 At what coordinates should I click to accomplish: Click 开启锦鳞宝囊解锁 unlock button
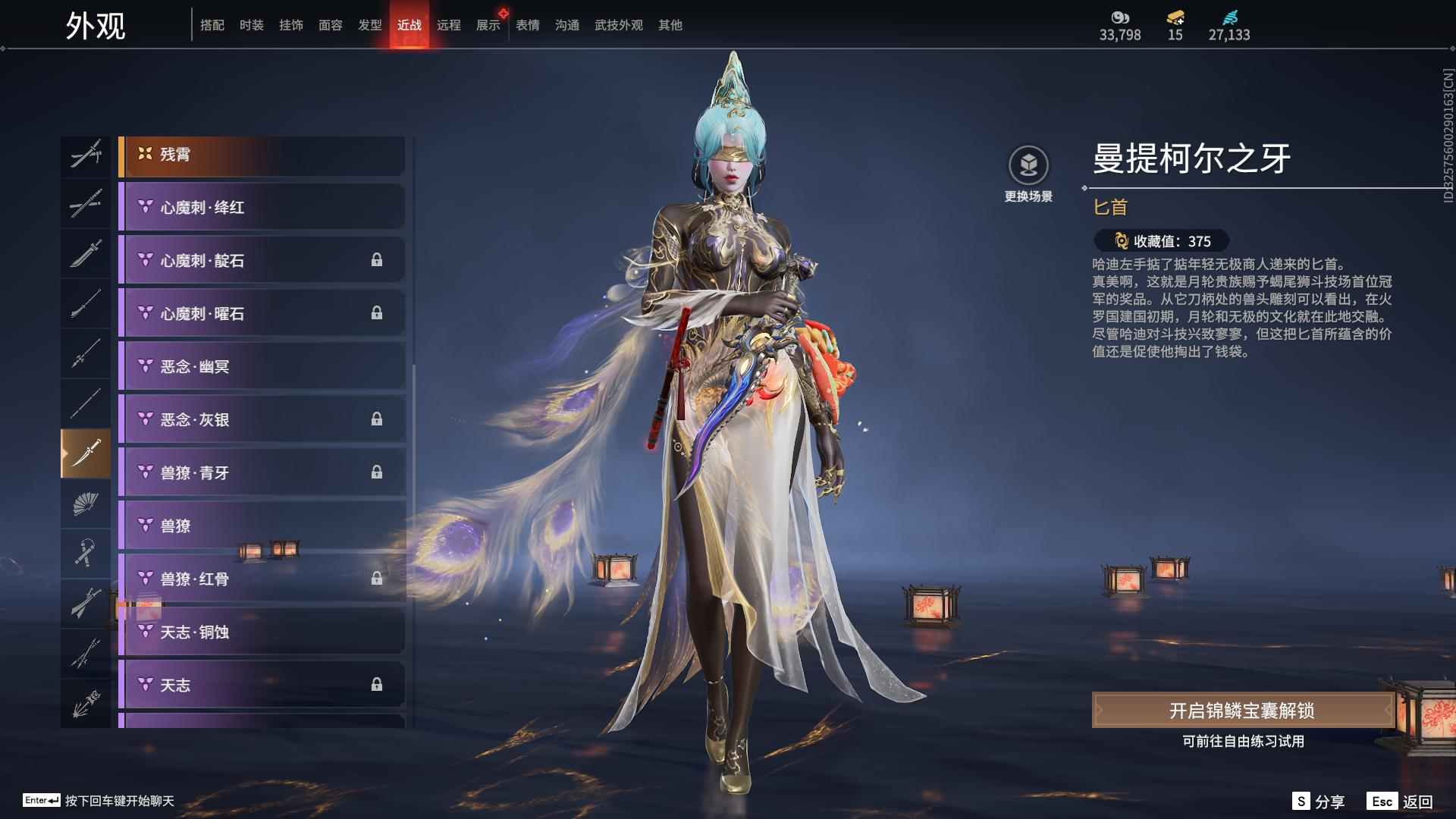1242,711
